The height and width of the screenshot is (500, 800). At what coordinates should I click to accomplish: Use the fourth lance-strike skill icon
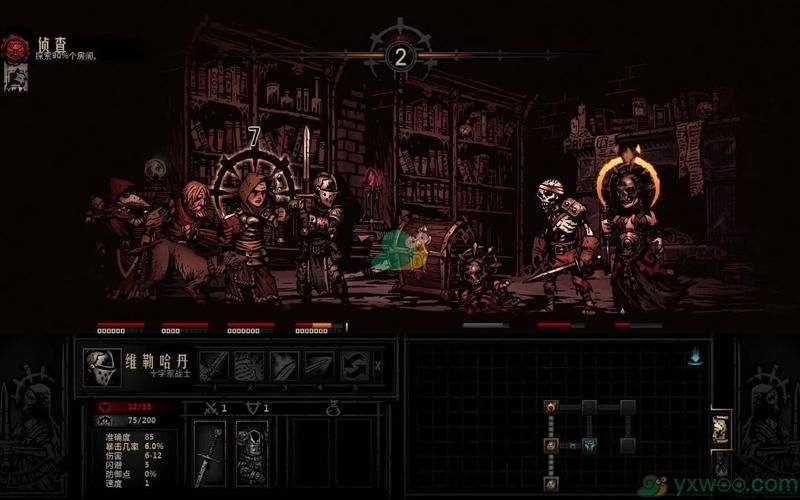tap(319, 365)
